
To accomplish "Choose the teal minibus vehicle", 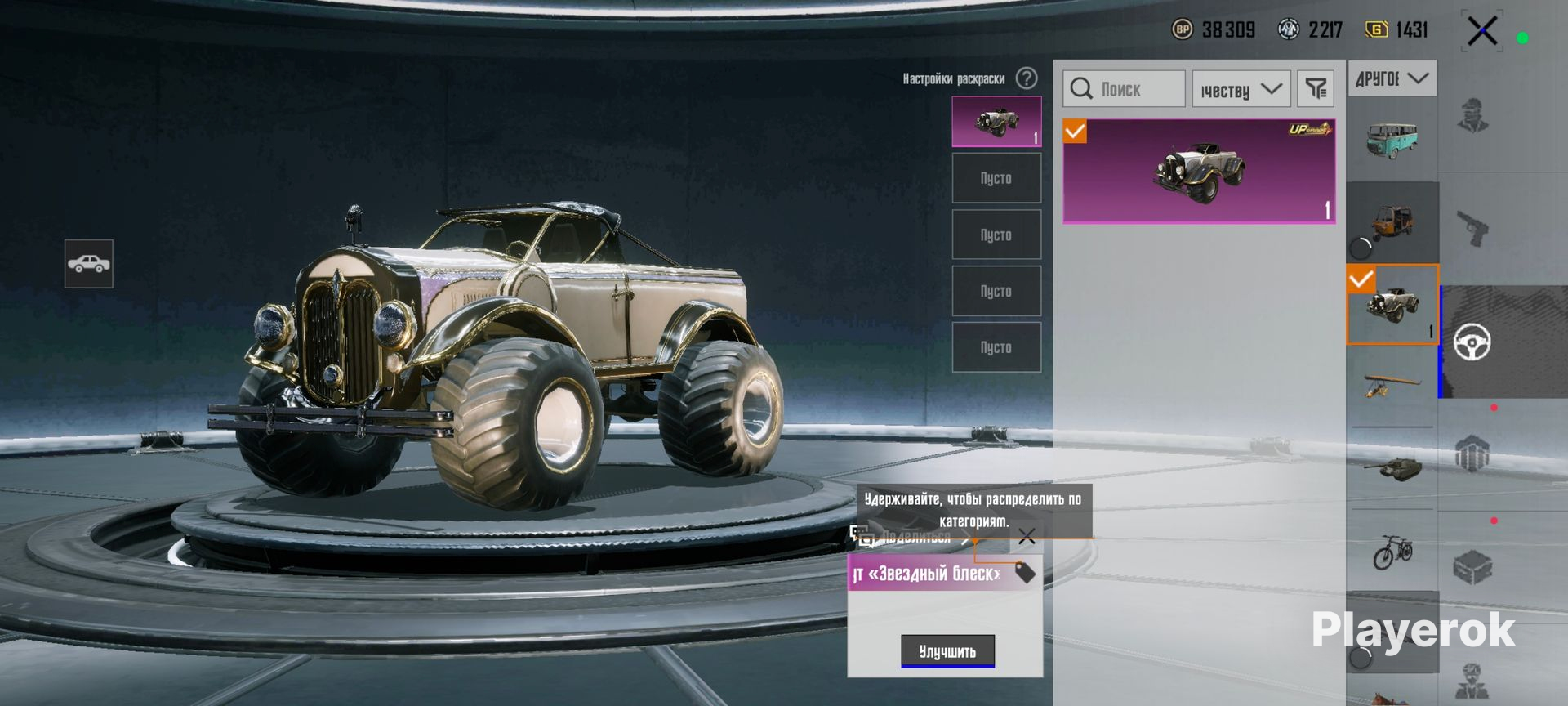I will (1392, 140).
